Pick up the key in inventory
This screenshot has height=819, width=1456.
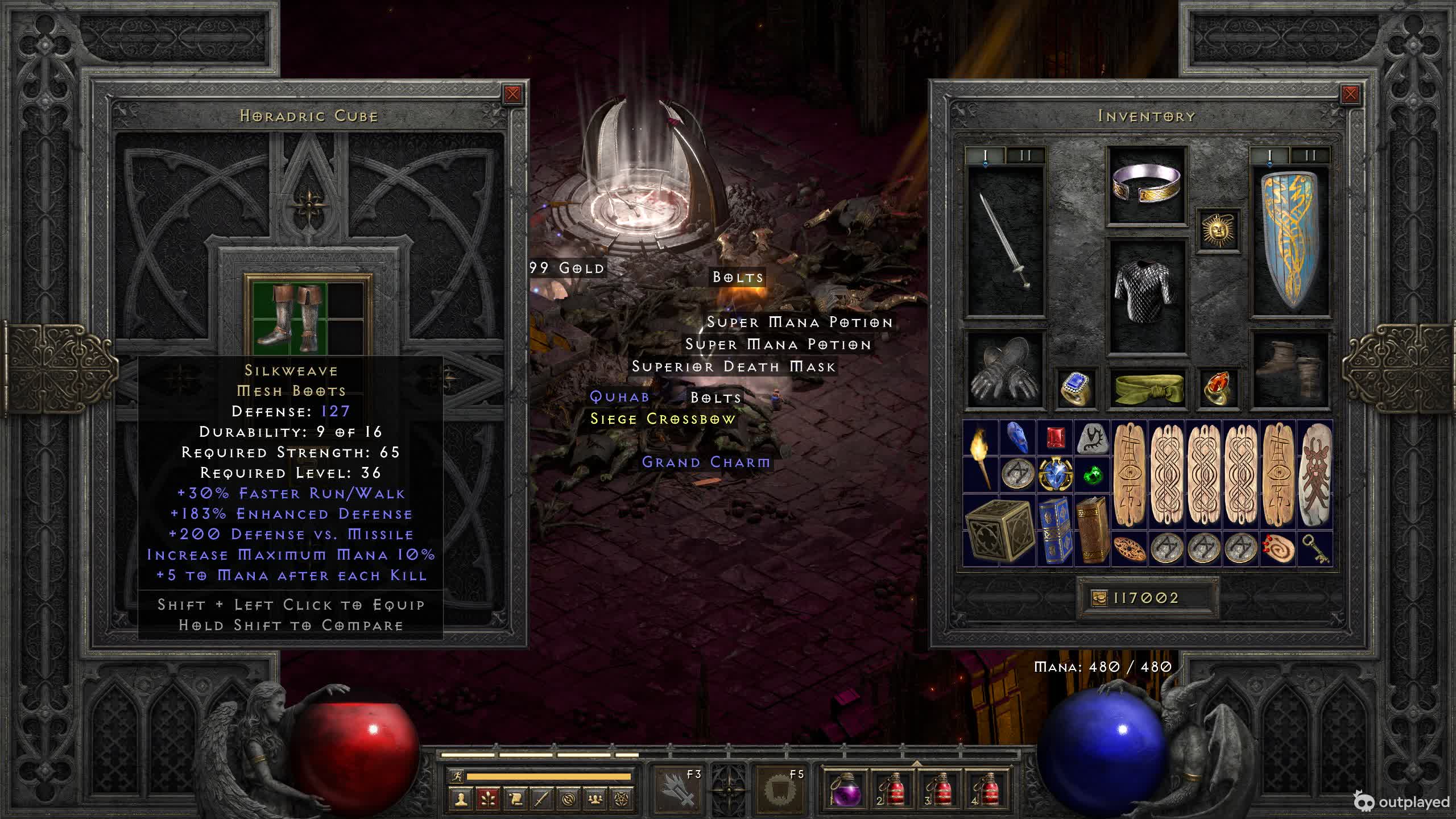[x=1314, y=549]
